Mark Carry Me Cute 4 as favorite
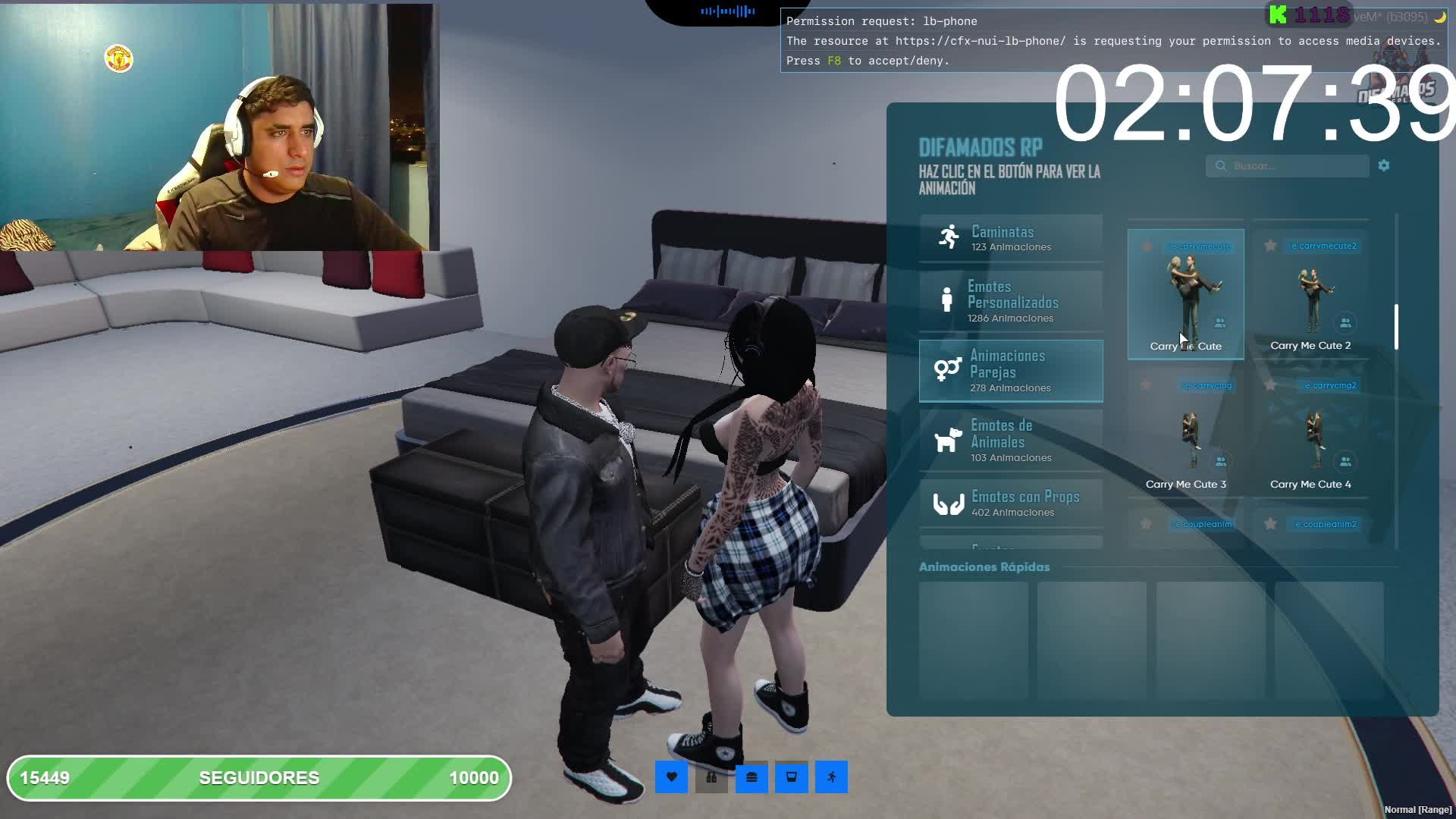This screenshot has height=819, width=1456. pos(1270,385)
